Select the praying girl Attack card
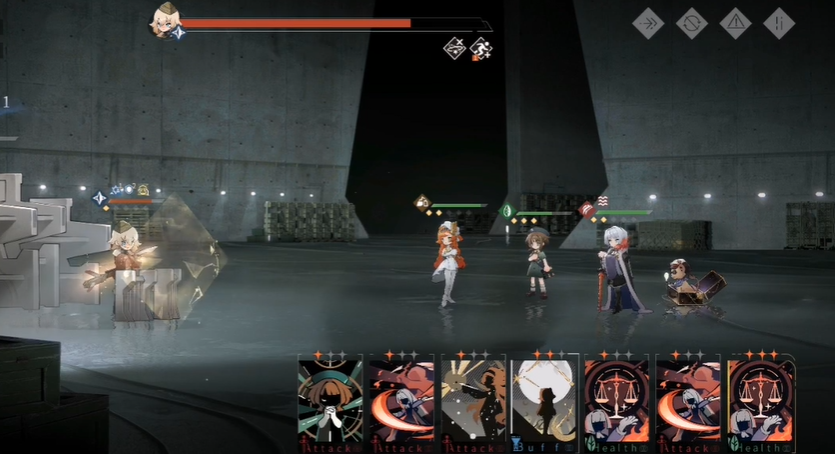The image size is (835, 454). click(330, 400)
